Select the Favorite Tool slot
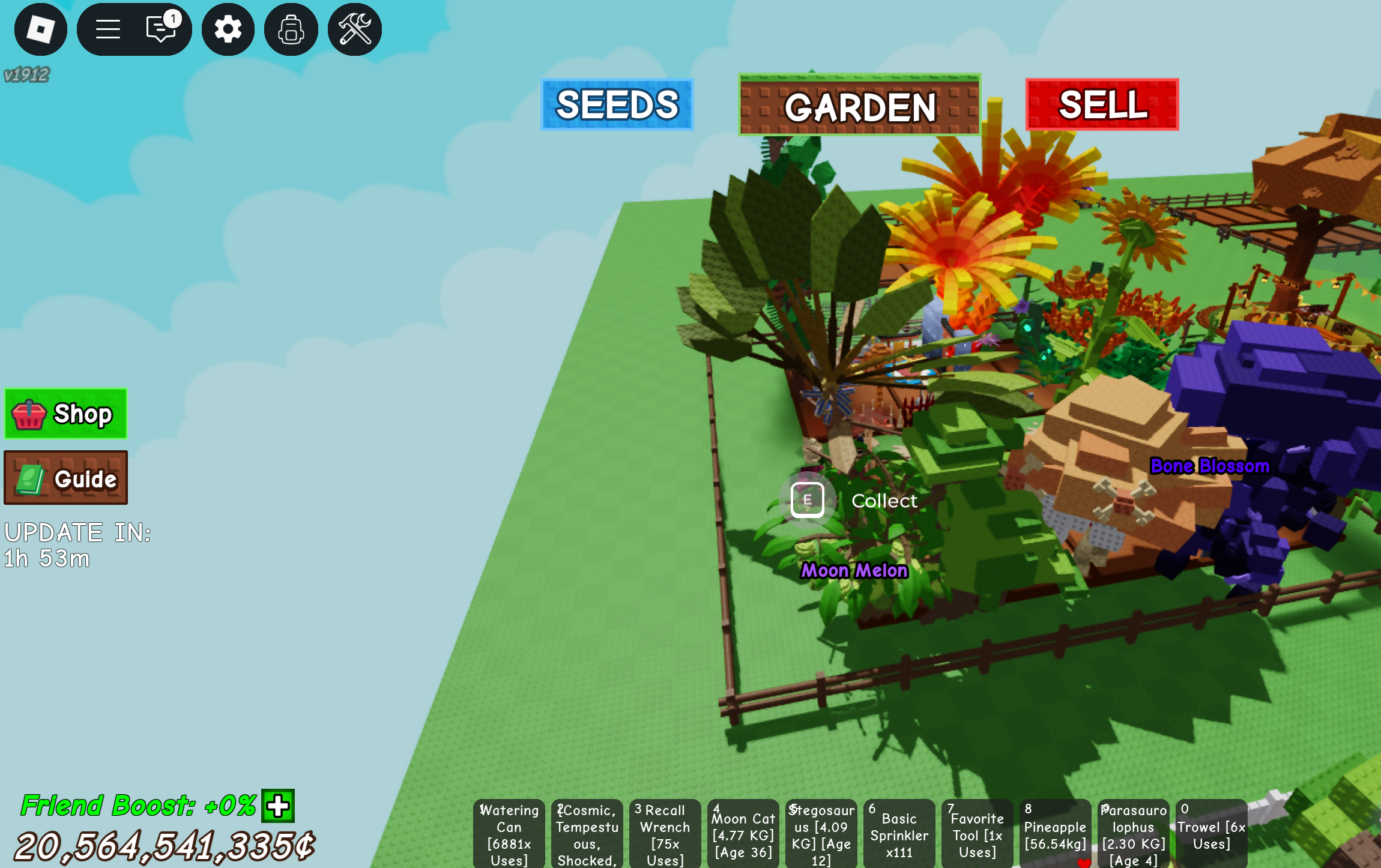 pyautogui.click(x=977, y=834)
